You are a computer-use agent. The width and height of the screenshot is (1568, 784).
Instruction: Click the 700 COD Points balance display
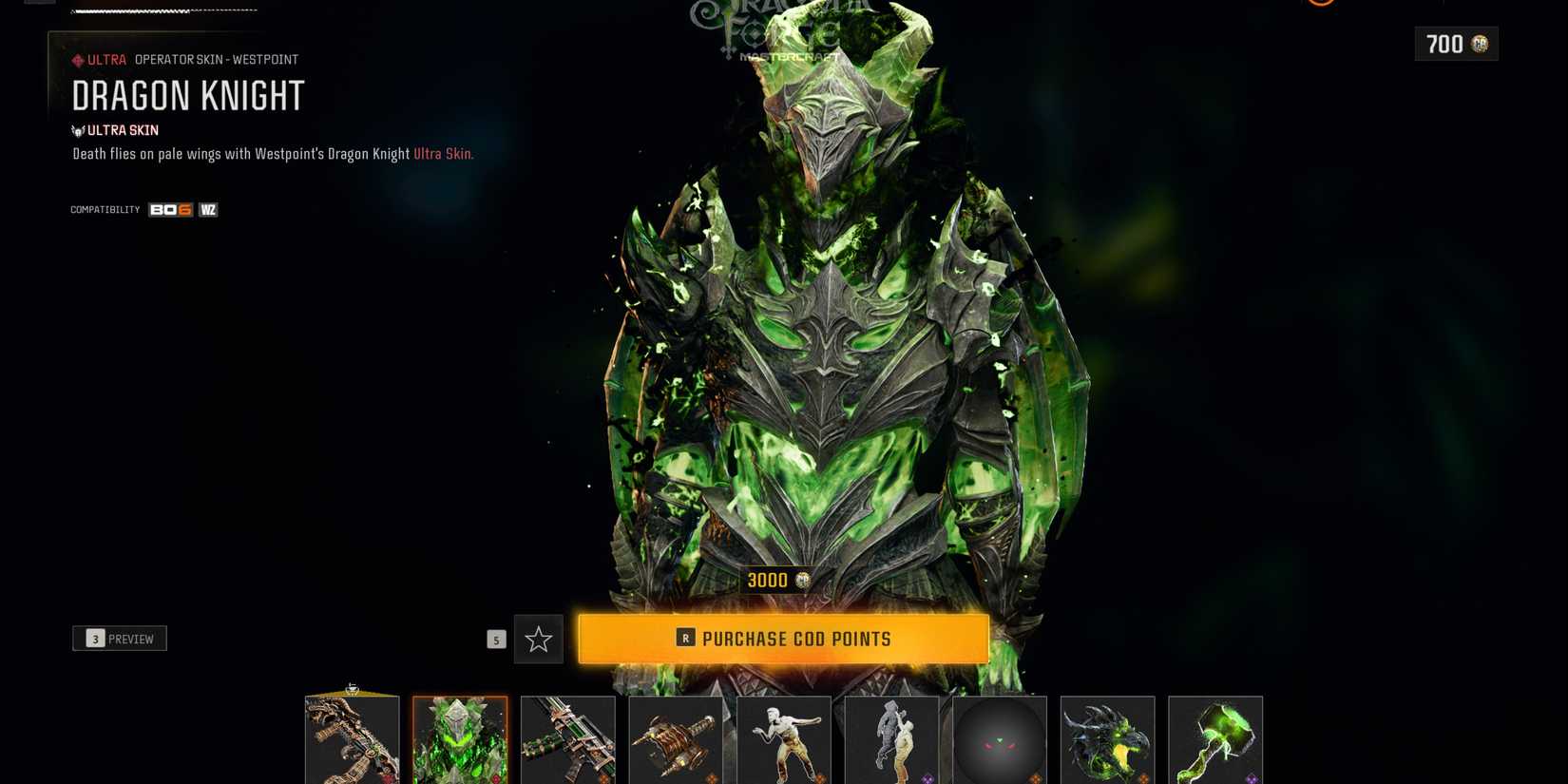tap(1455, 44)
